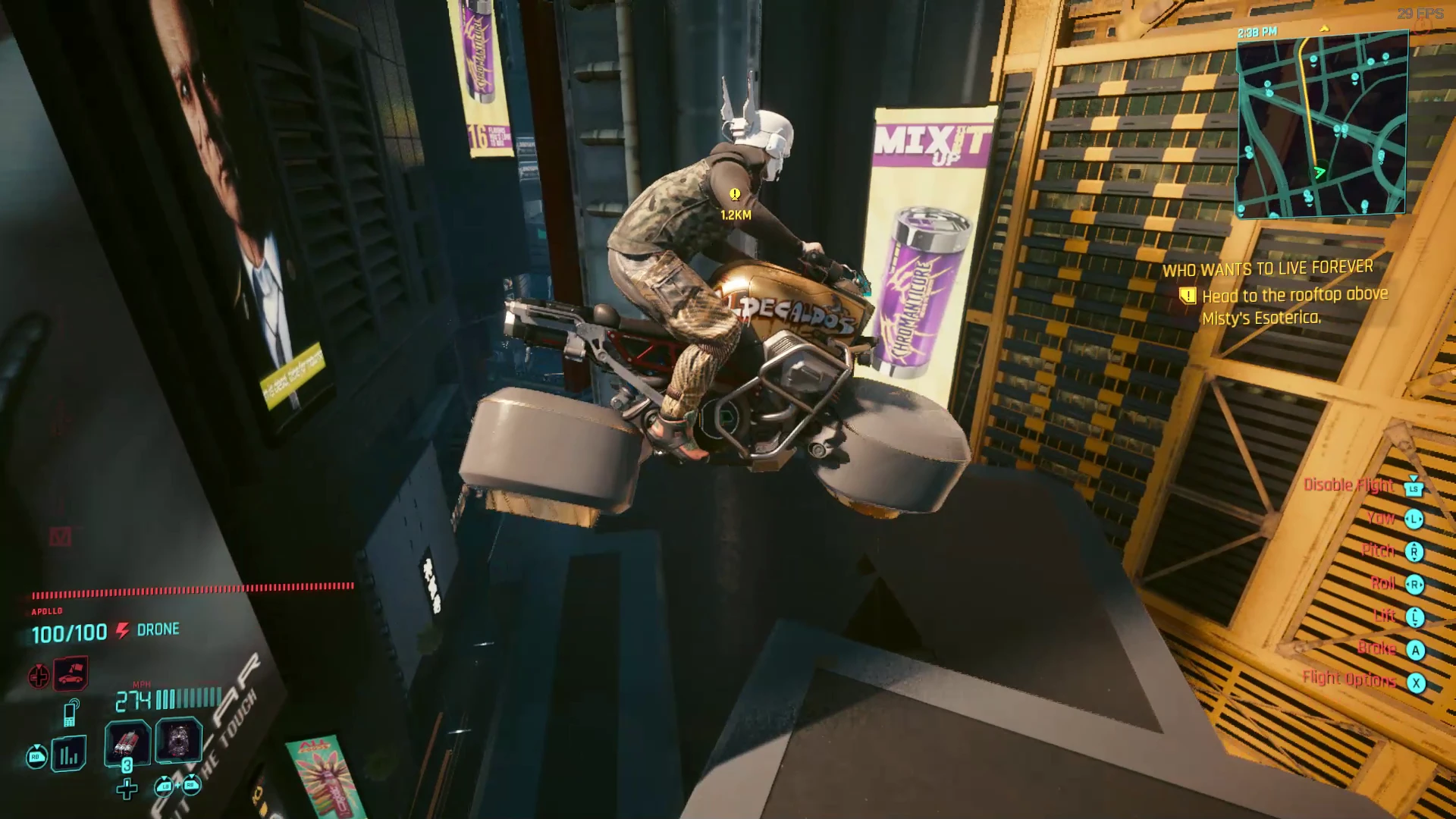Open the phone icon
1456x819 pixels.
[x=71, y=713]
